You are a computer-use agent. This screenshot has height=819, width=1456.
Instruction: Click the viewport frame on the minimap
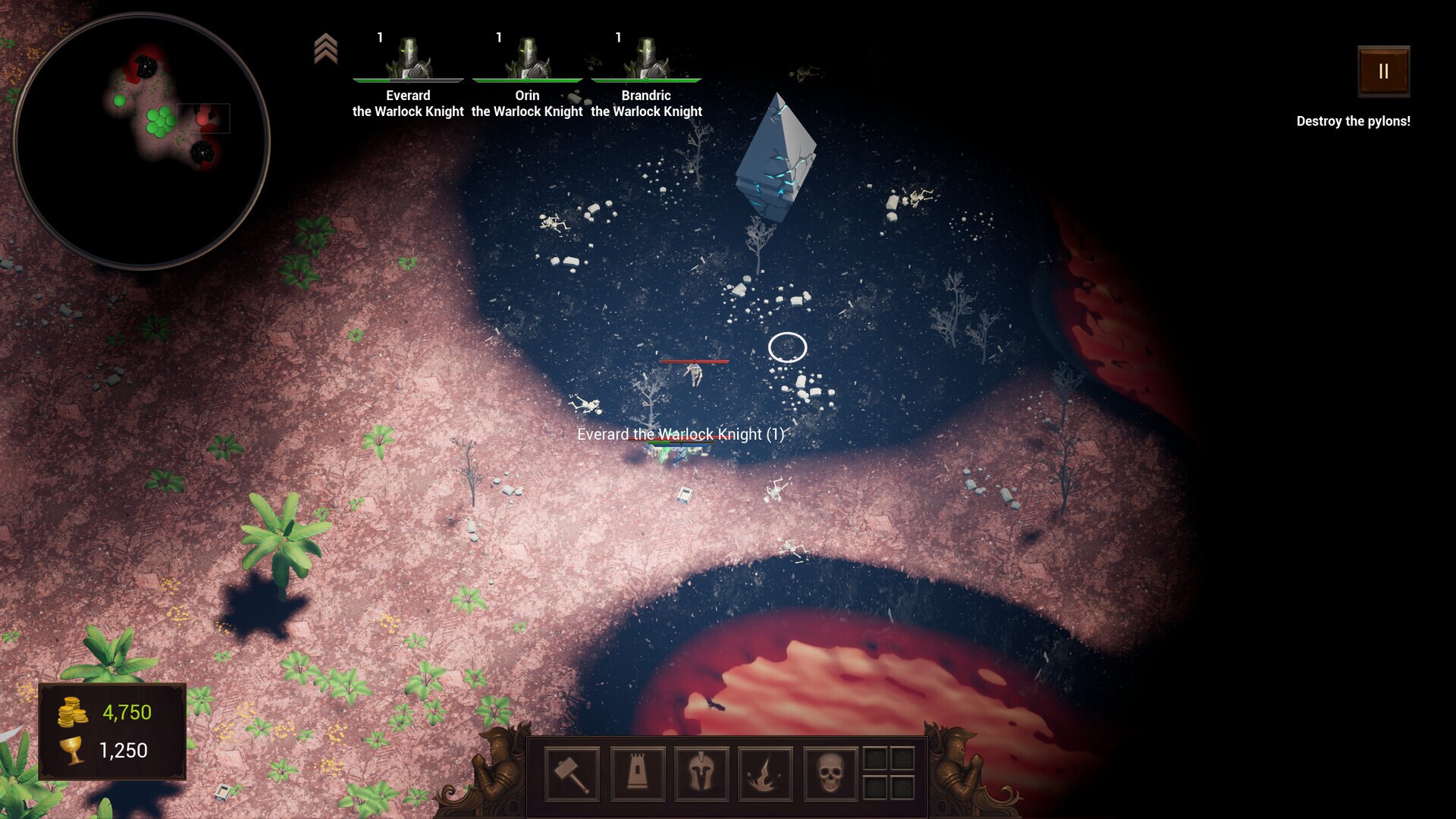203,118
